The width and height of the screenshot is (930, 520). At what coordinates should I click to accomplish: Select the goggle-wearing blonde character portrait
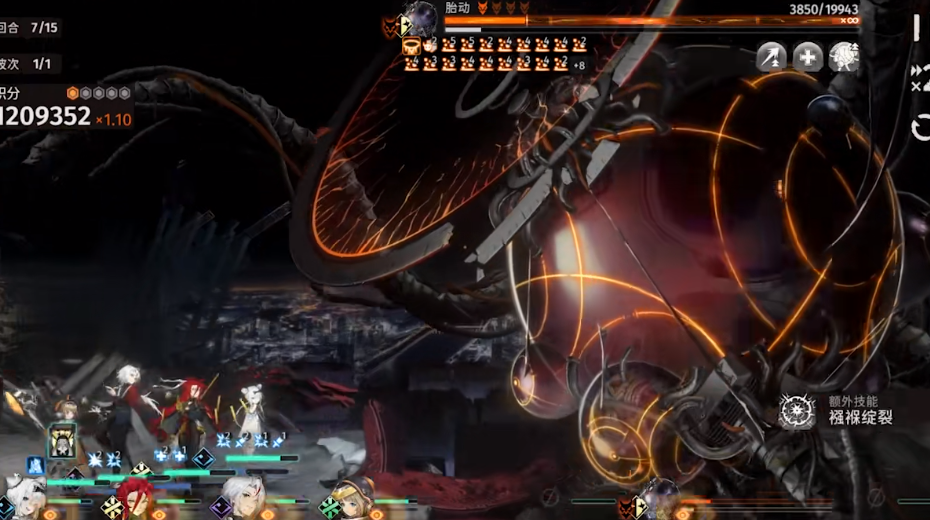[352, 500]
